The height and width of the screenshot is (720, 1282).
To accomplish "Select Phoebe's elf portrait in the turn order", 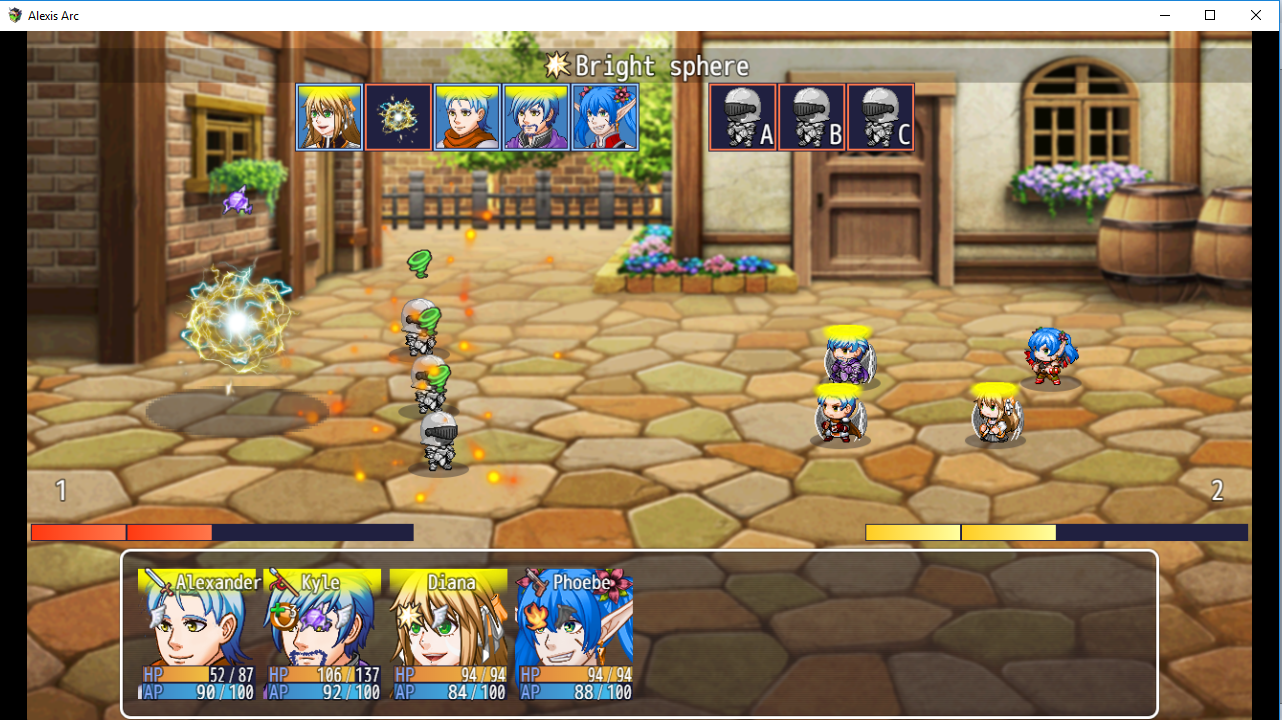I will tap(605, 117).
